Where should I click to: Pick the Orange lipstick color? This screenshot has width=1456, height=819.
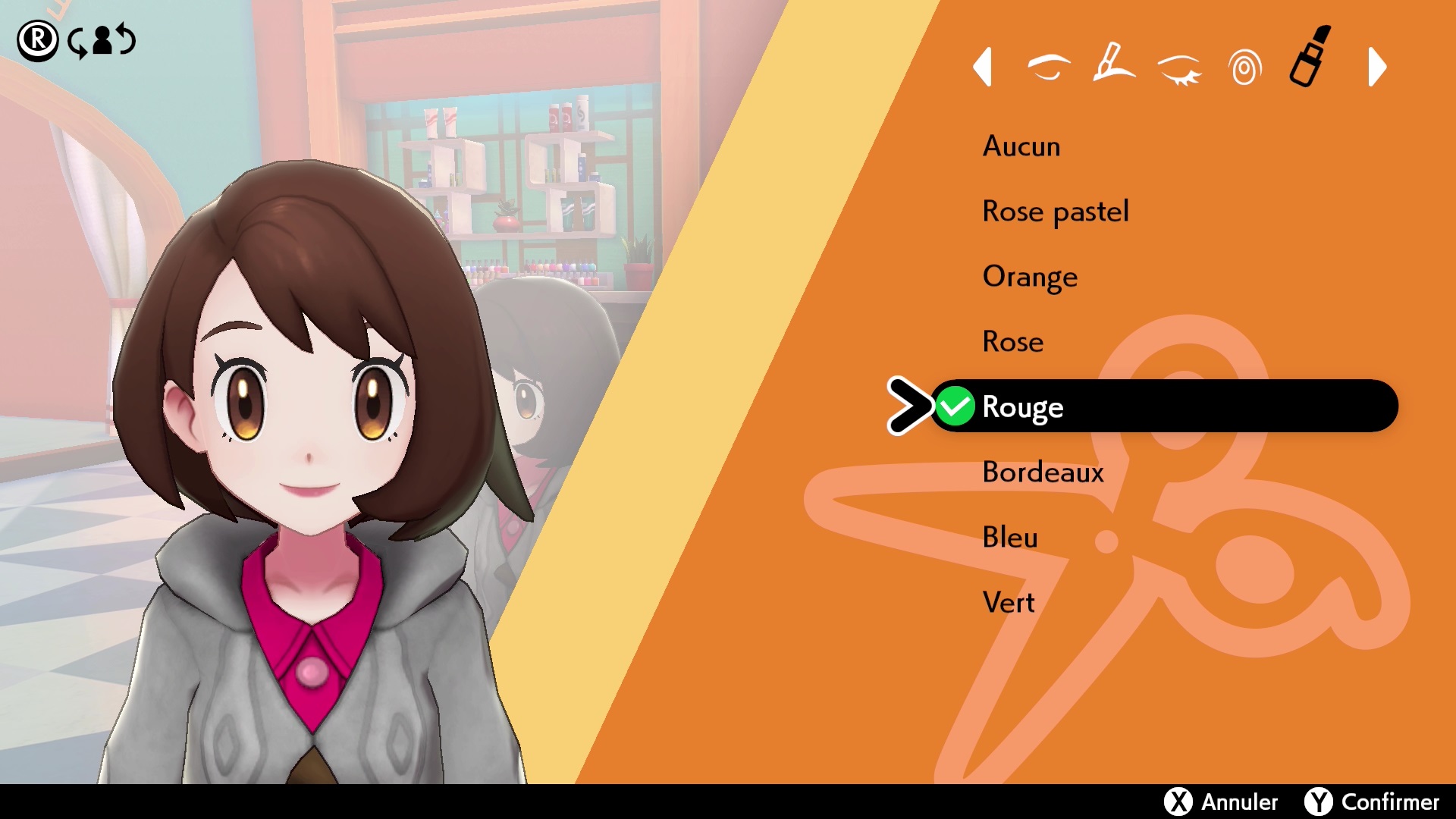(1029, 277)
